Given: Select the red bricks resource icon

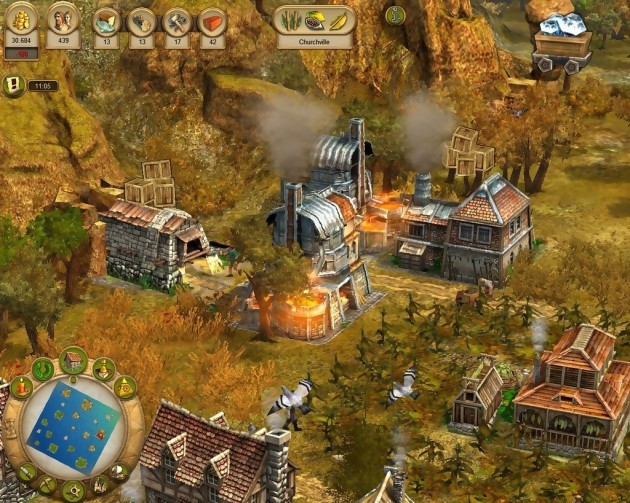Looking at the screenshot, I should (212, 22).
